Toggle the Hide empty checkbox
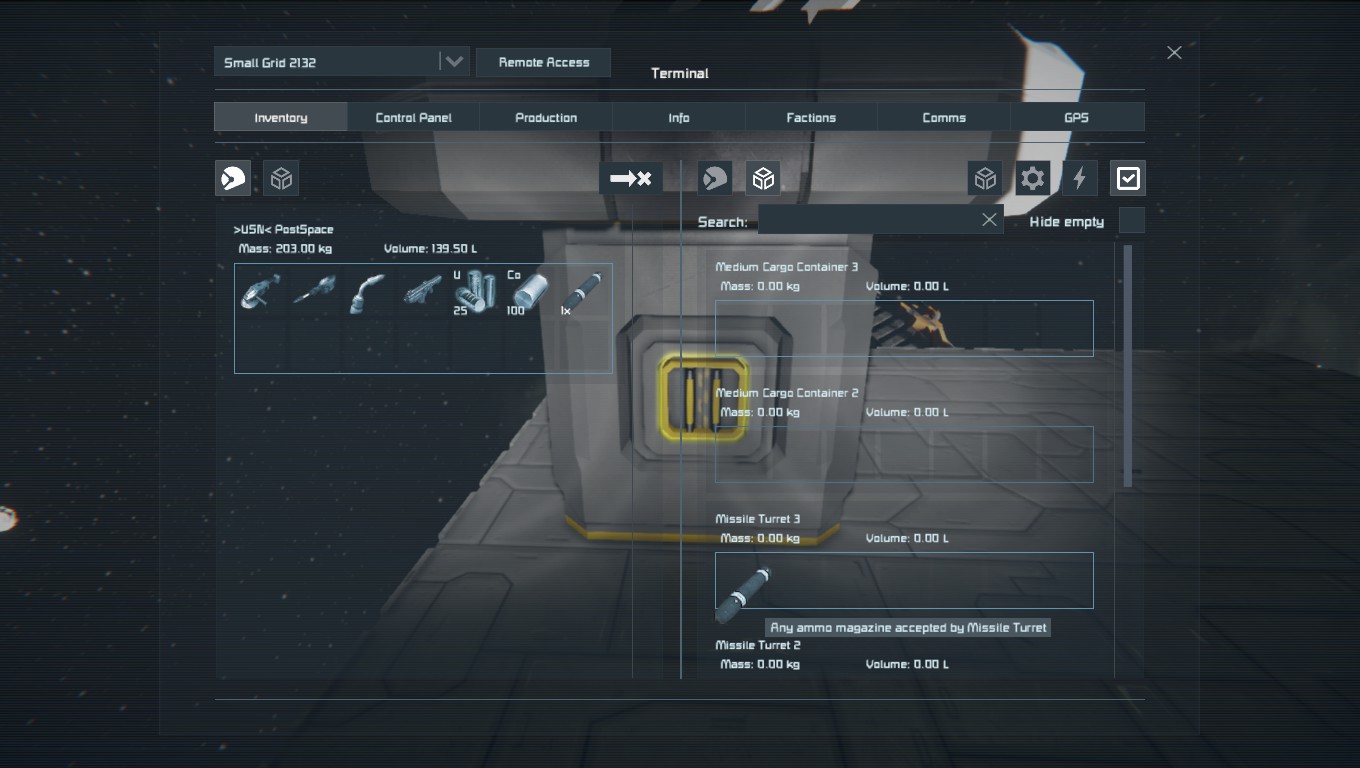1360x768 pixels. [1131, 220]
